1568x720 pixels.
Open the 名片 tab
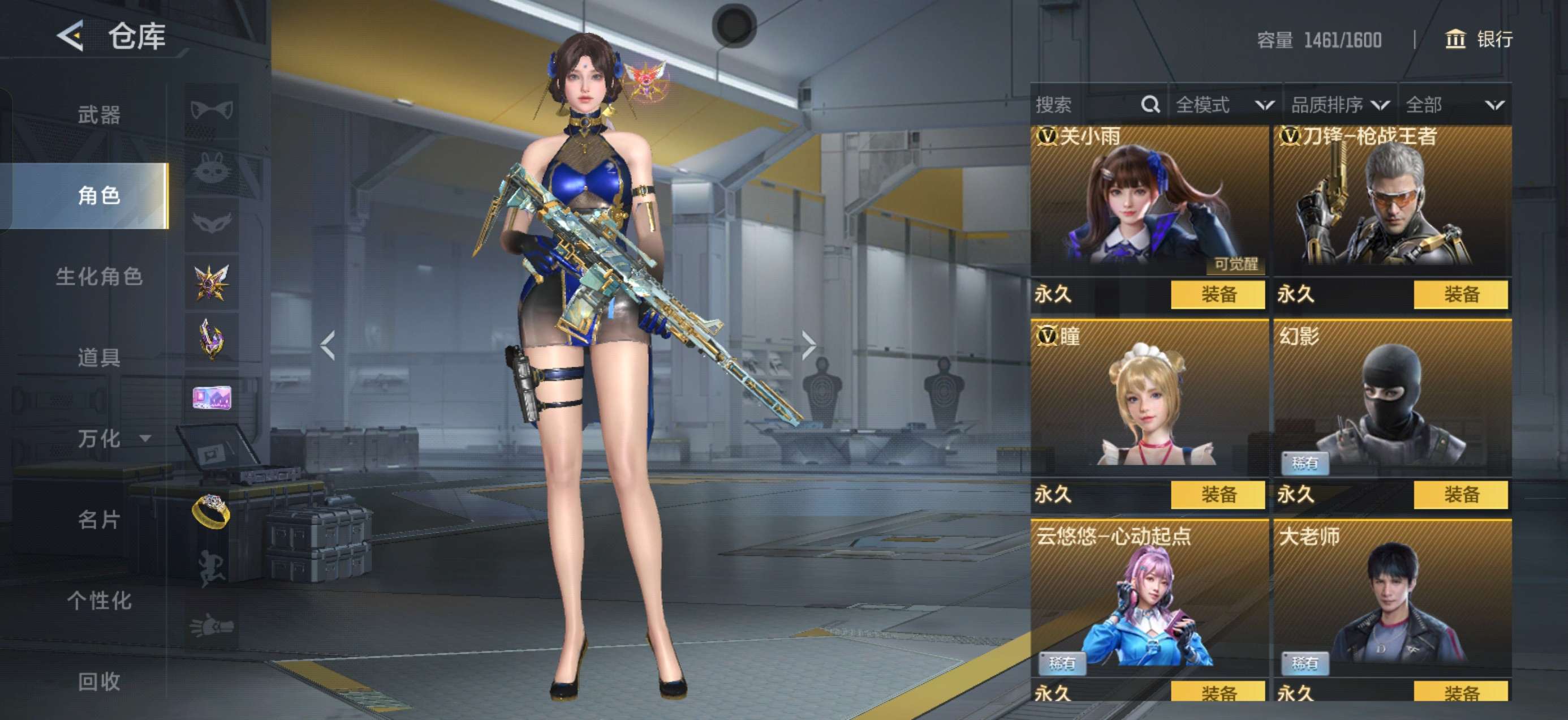click(x=98, y=520)
